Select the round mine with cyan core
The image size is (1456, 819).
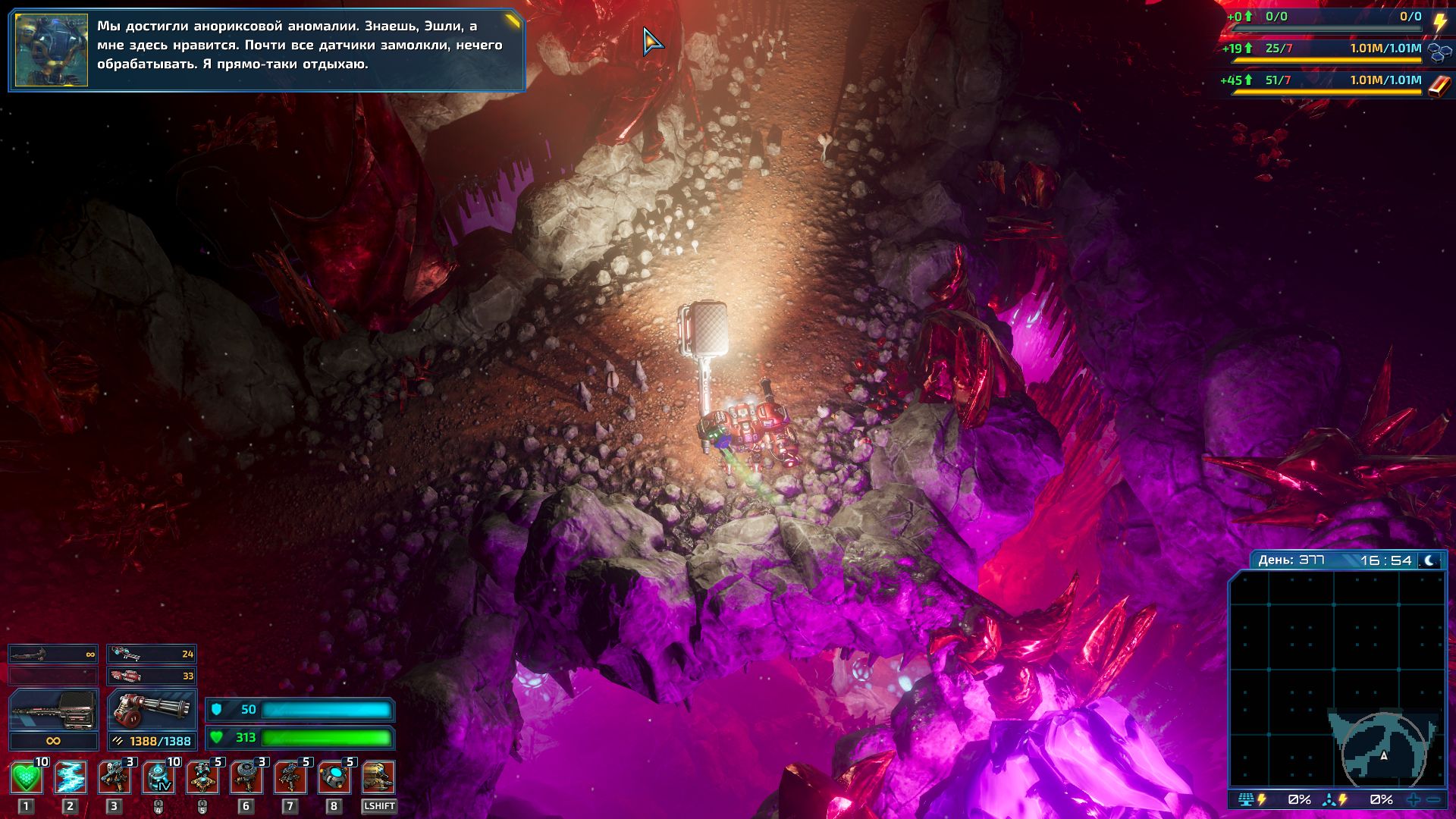(334, 777)
